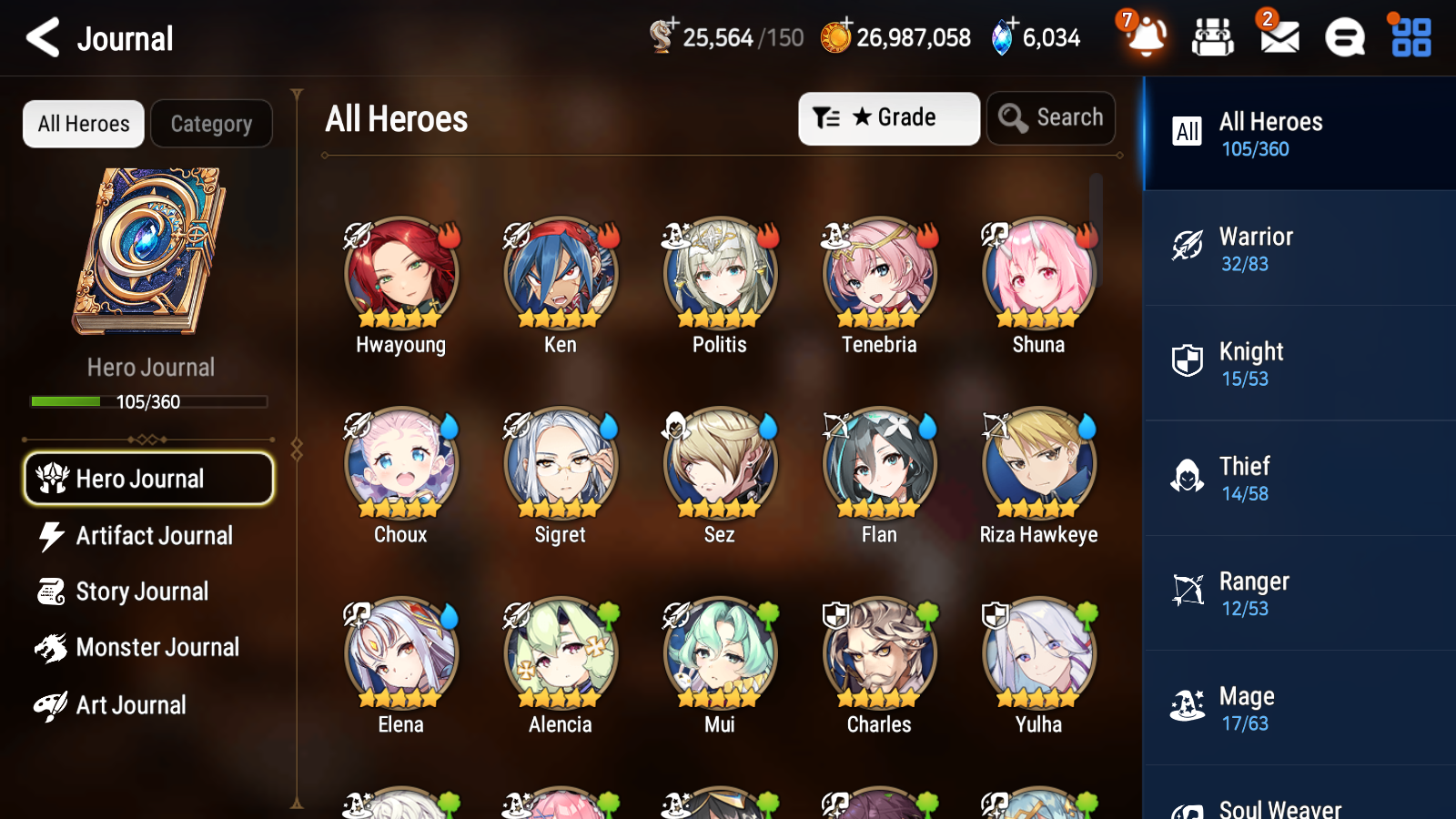Open Hwayoung's hero portrait
1456x819 pixels.
399,272
